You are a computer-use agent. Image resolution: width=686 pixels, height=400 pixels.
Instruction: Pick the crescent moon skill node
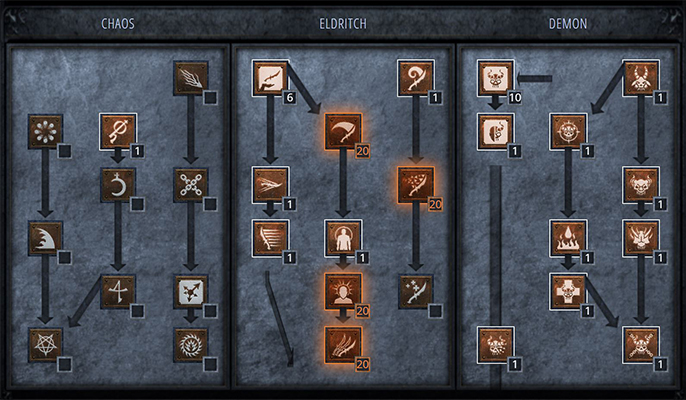click(118, 184)
